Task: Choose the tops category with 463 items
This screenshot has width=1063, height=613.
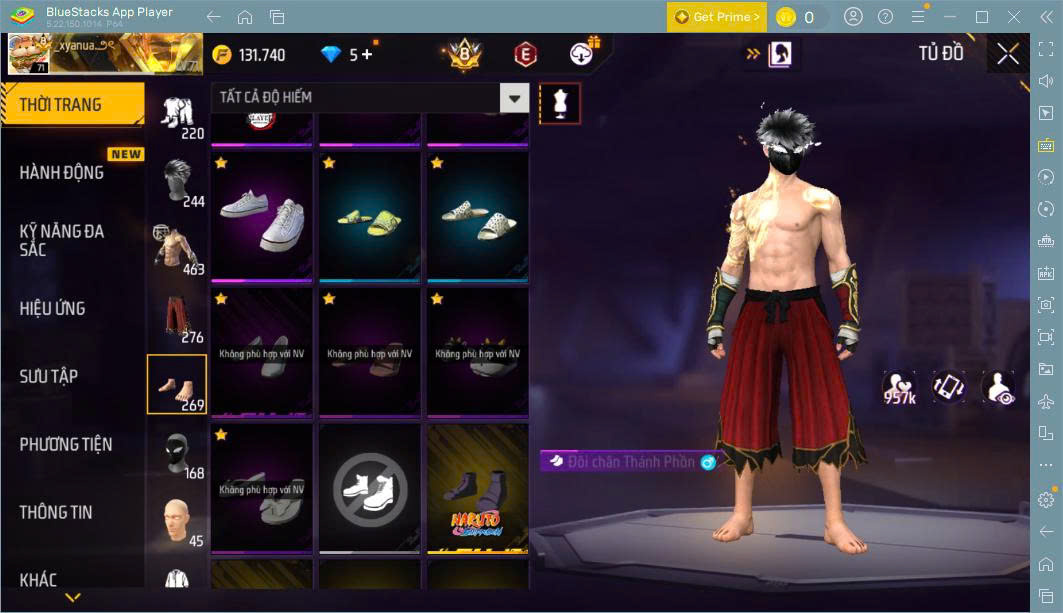Action: pos(178,250)
